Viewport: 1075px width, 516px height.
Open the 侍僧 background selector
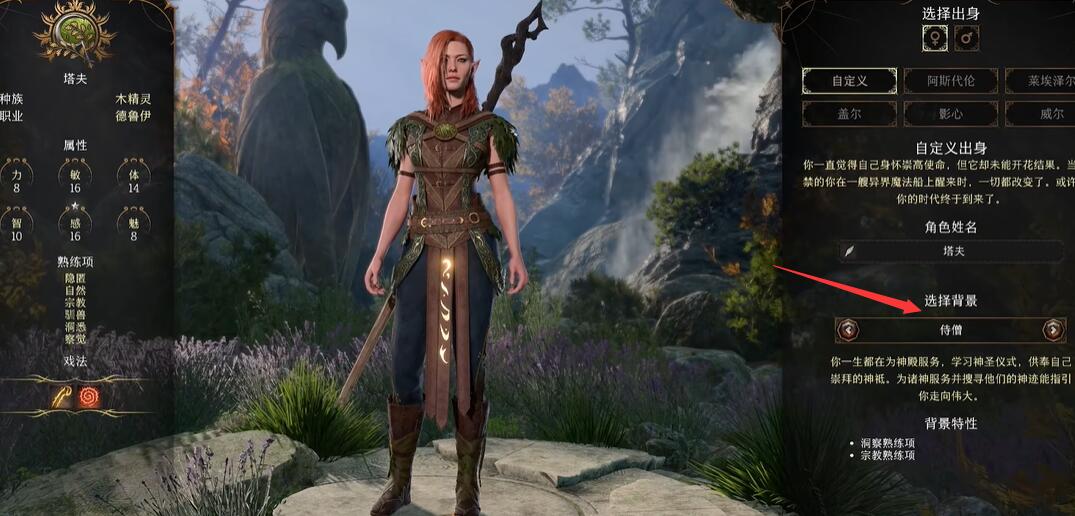(951, 329)
